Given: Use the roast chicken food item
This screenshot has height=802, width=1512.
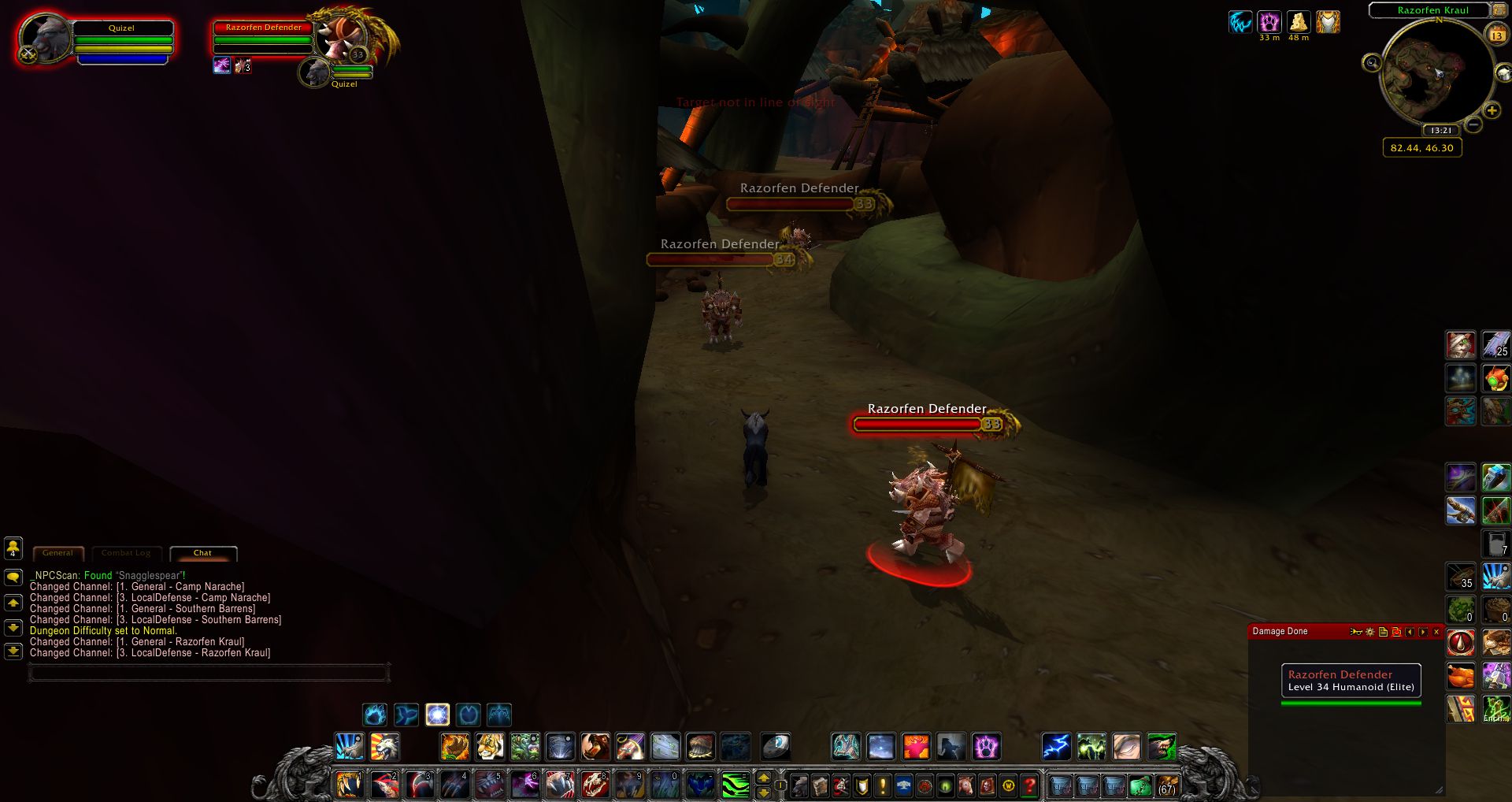Looking at the screenshot, I should (1461, 676).
